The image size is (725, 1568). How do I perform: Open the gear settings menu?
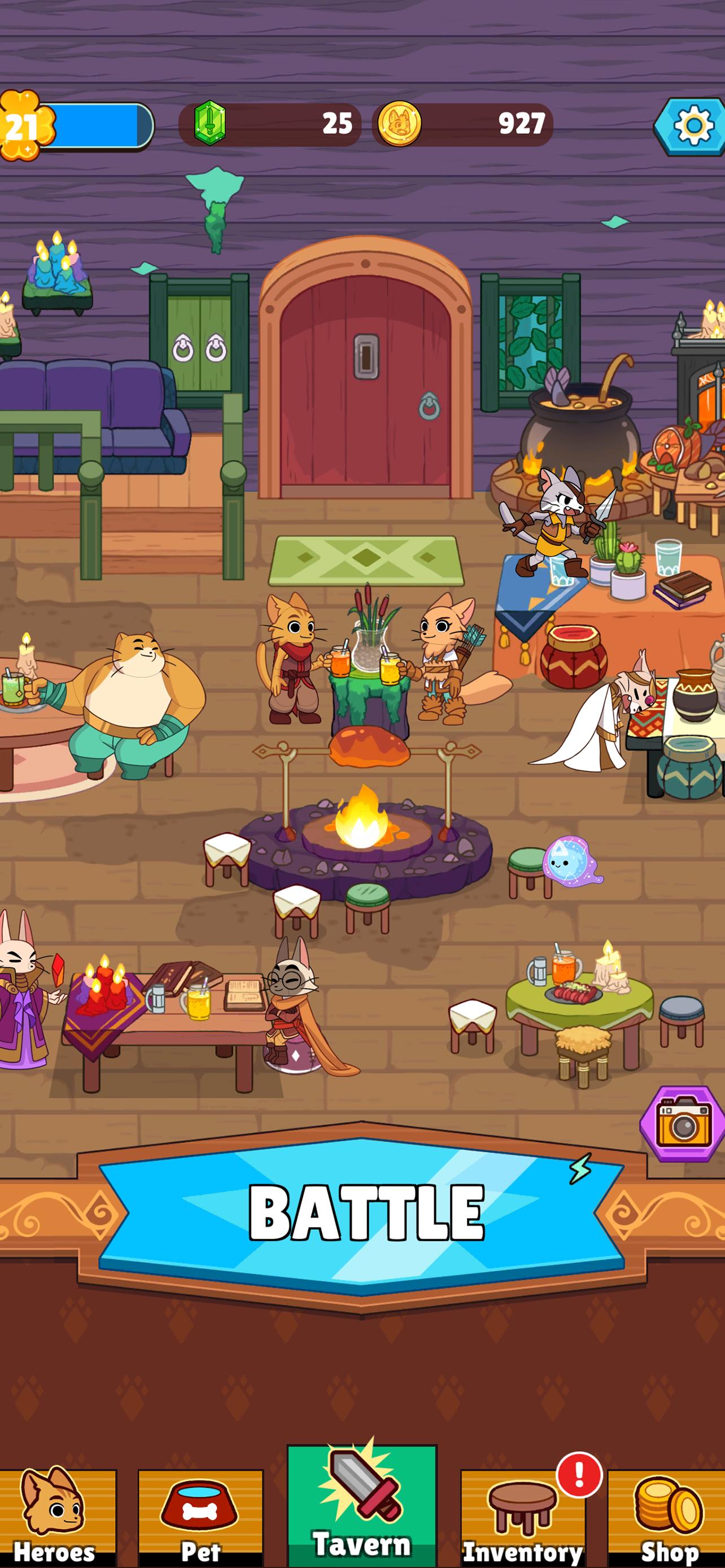[692, 126]
